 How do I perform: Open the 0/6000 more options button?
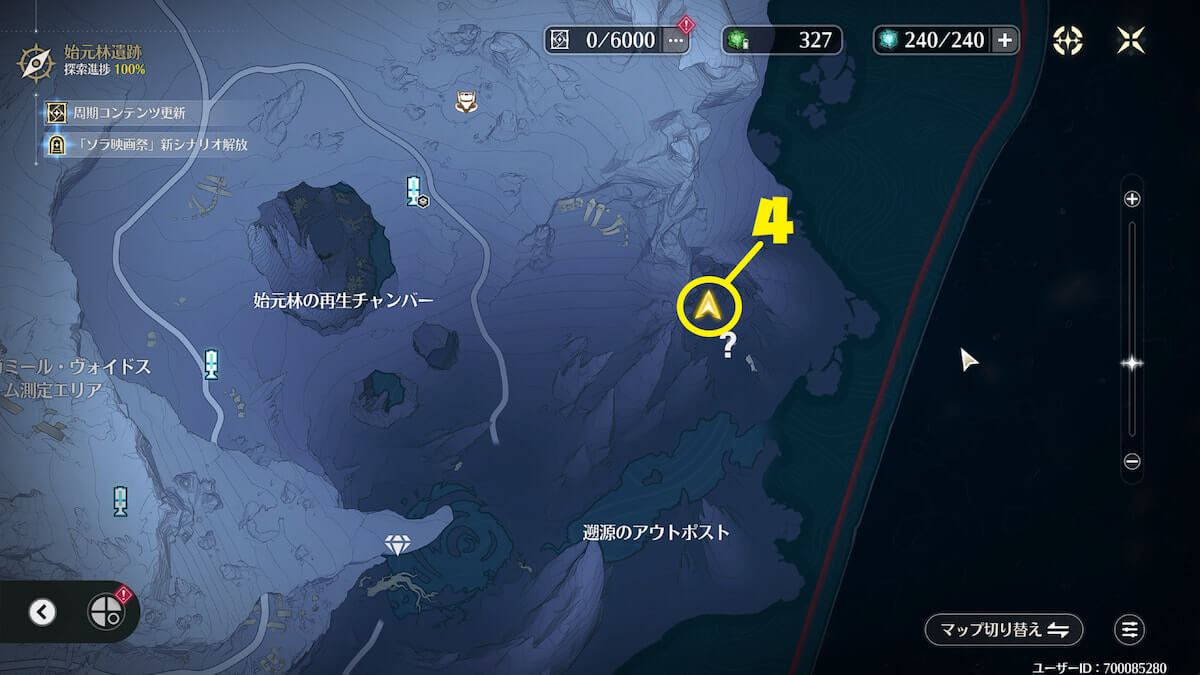pyautogui.click(x=676, y=40)
